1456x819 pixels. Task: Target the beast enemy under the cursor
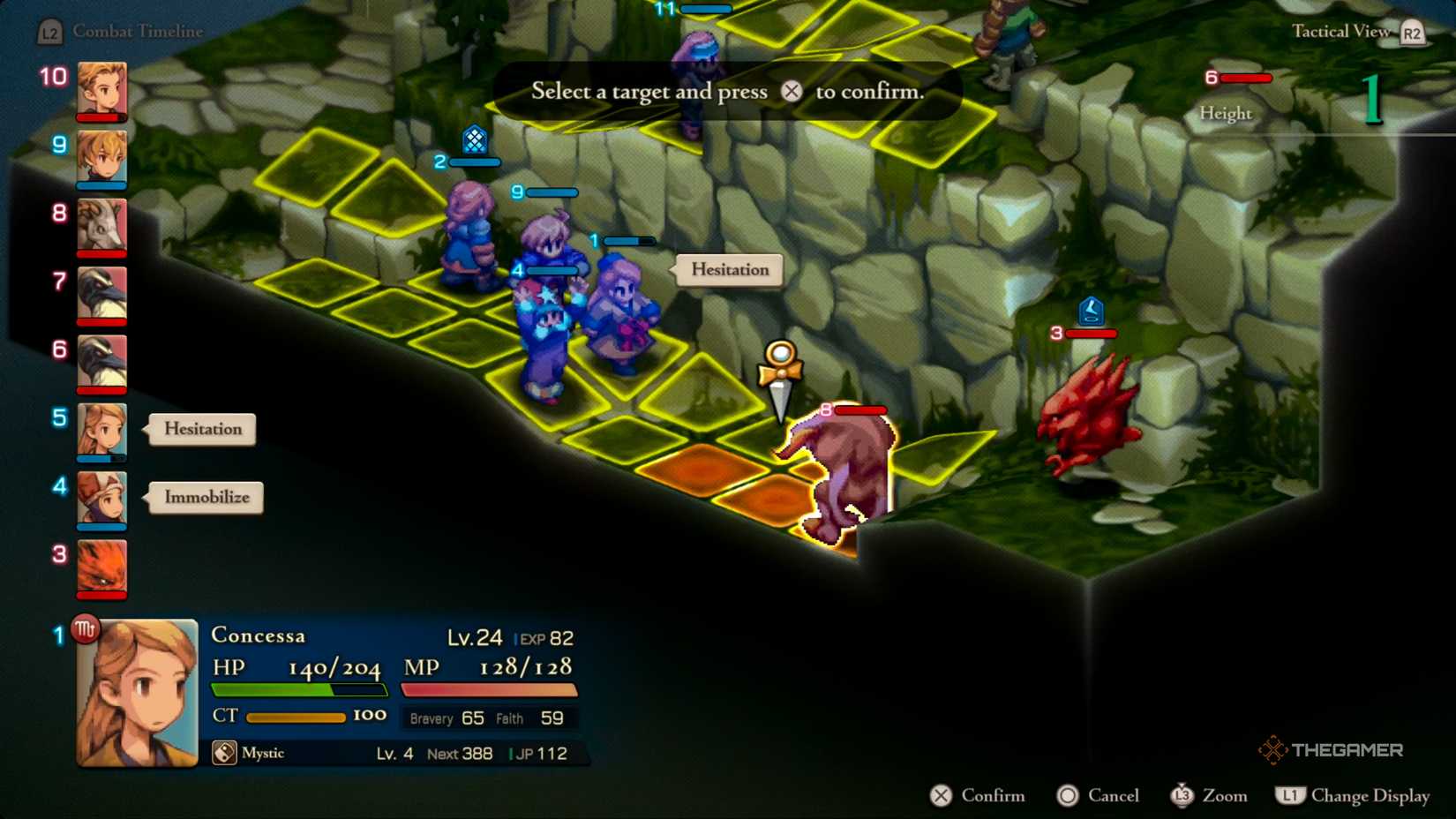843,477
